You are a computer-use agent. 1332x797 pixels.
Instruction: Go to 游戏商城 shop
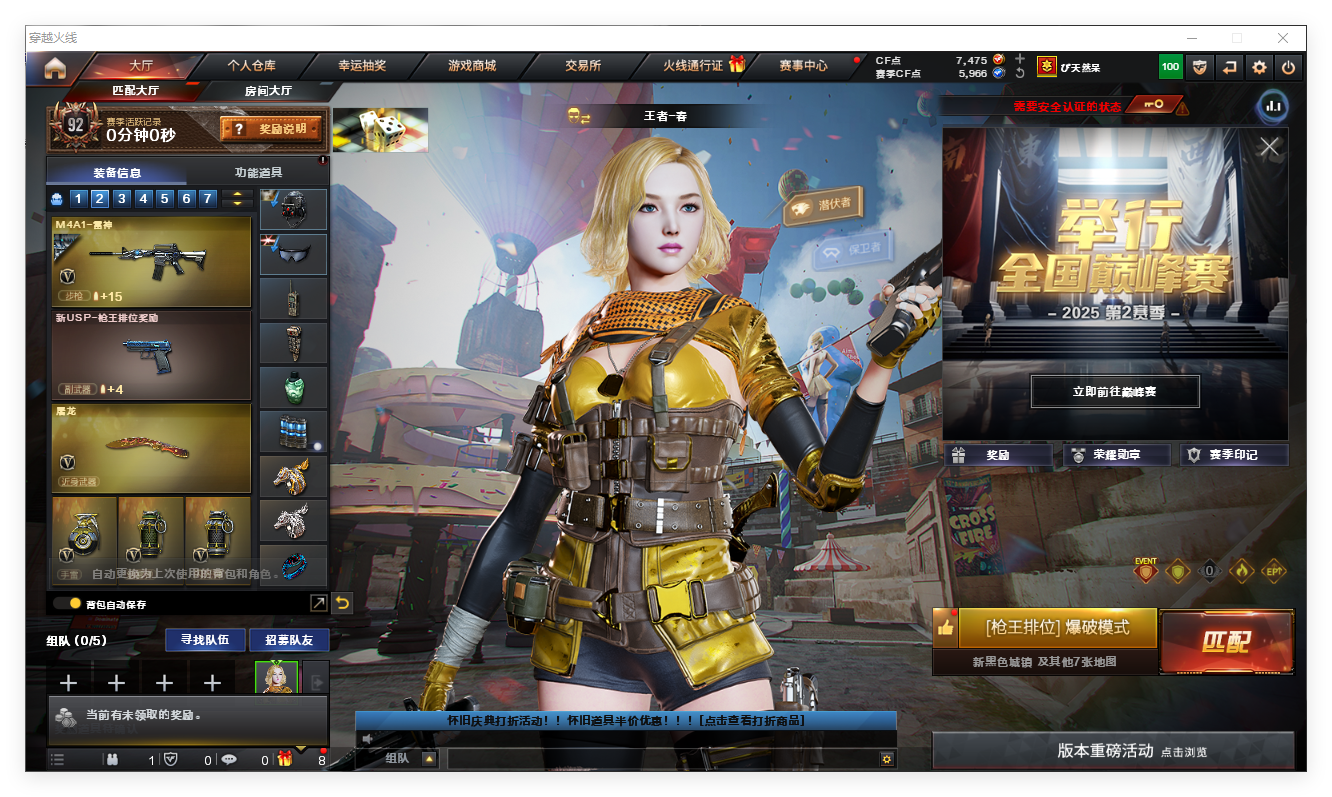click(x=472, y=66)
